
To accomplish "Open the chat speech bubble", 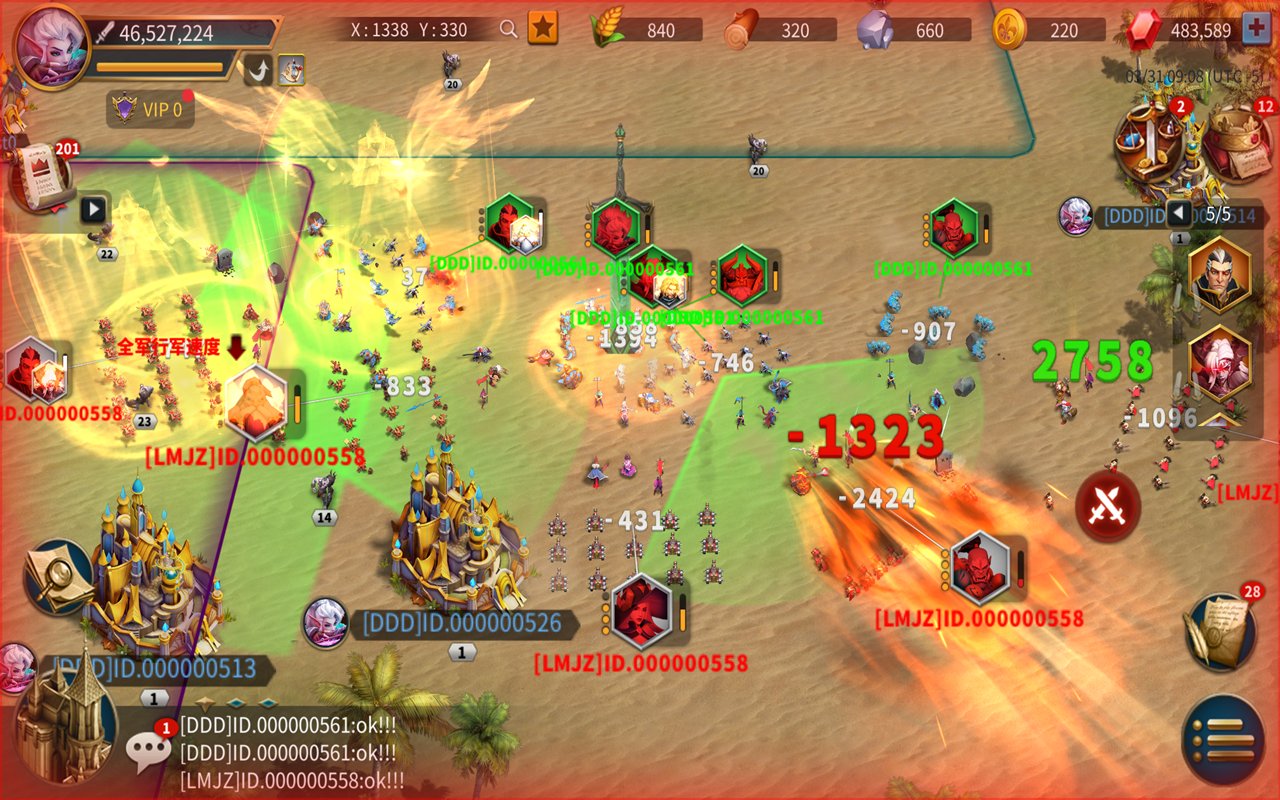I will click(148, 750).
